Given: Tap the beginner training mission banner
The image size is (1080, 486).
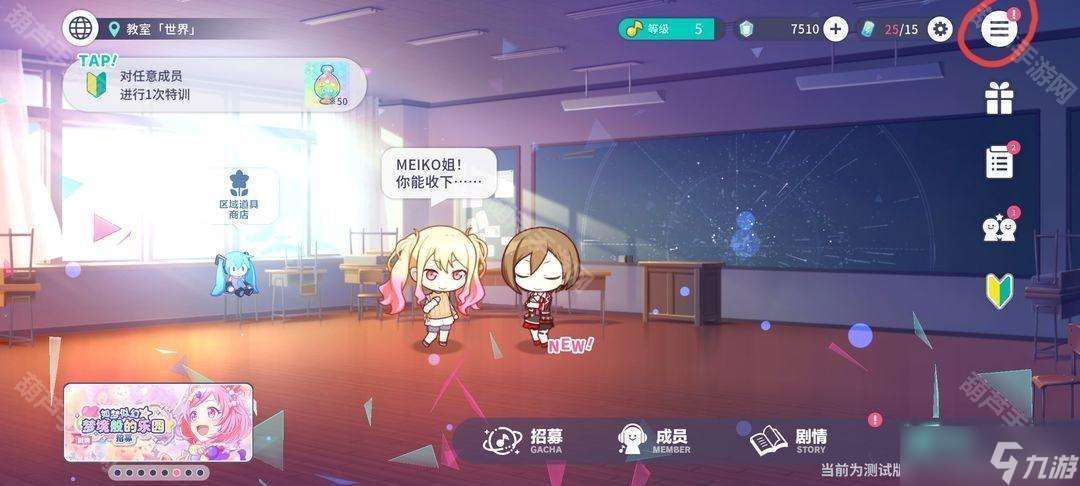Looking at the screenshot, I should pos(214,85).
